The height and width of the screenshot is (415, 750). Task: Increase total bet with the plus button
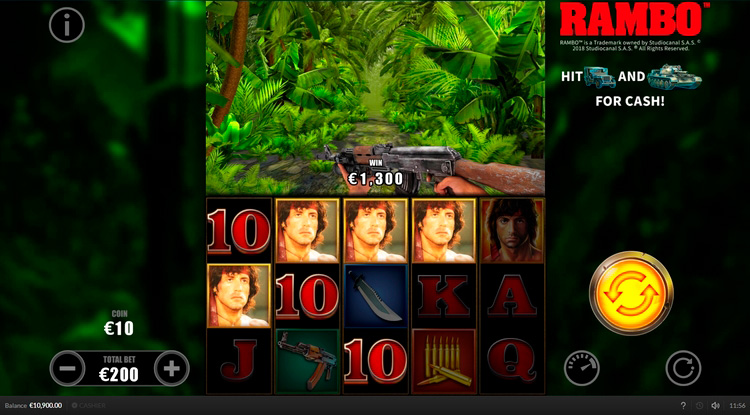click(x=172, y=368)
